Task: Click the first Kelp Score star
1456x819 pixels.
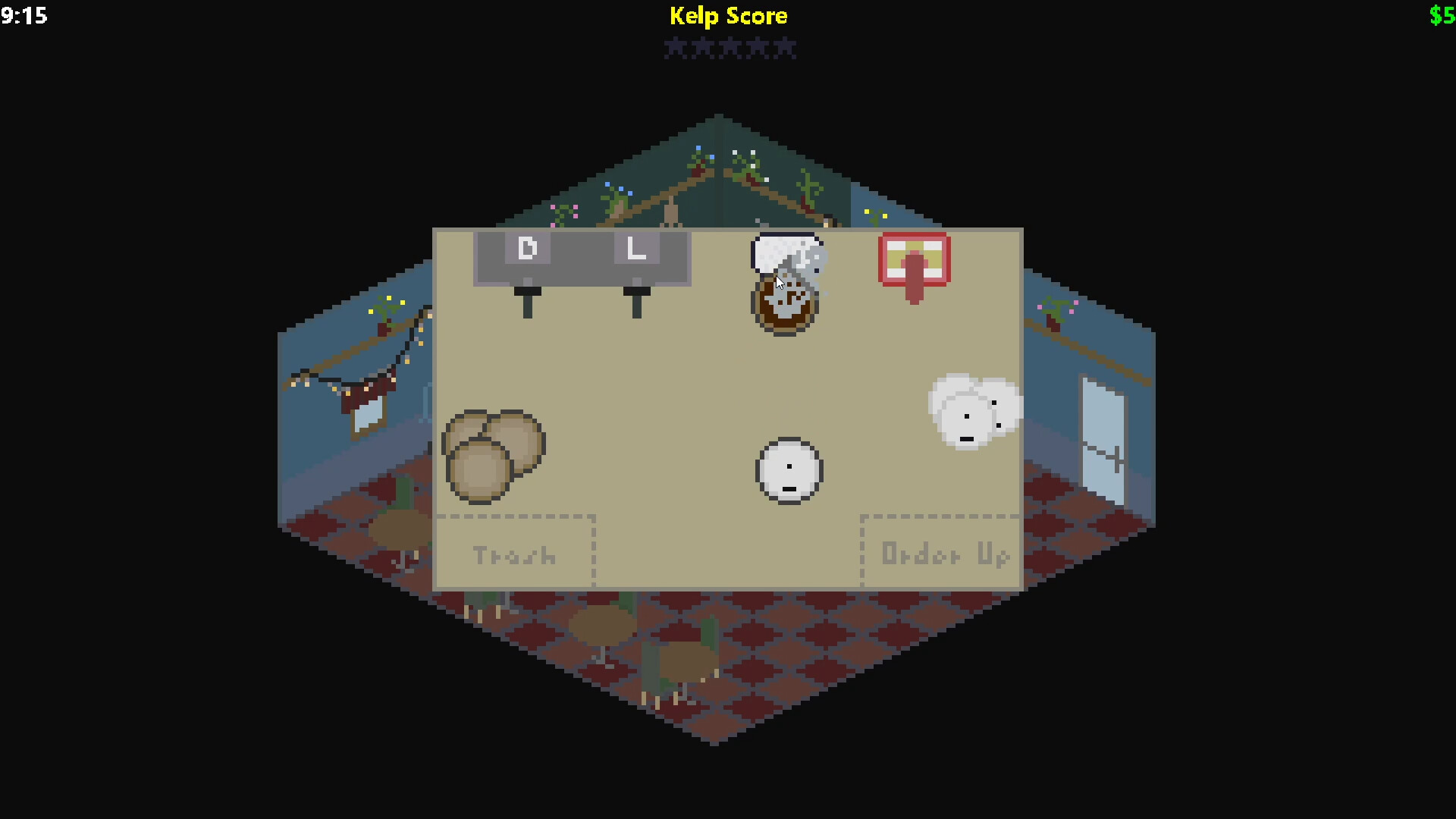Action: (674, 48)
